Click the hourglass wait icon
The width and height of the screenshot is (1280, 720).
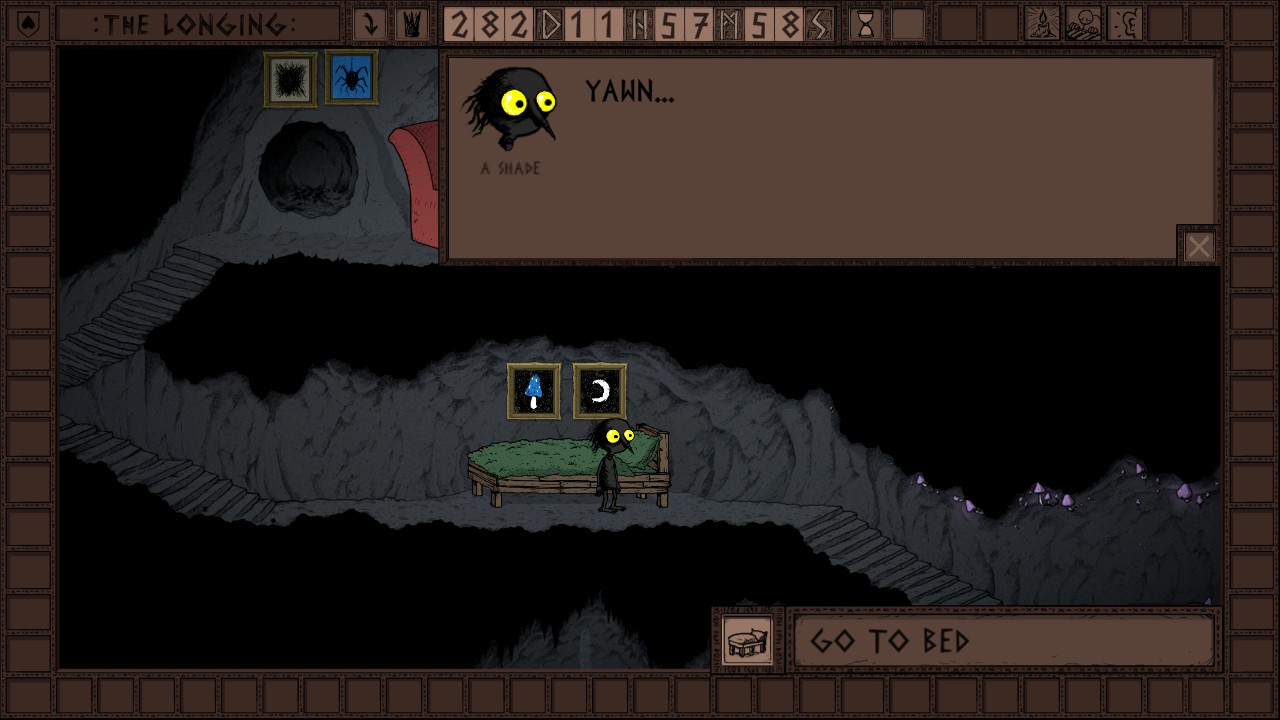865,24
